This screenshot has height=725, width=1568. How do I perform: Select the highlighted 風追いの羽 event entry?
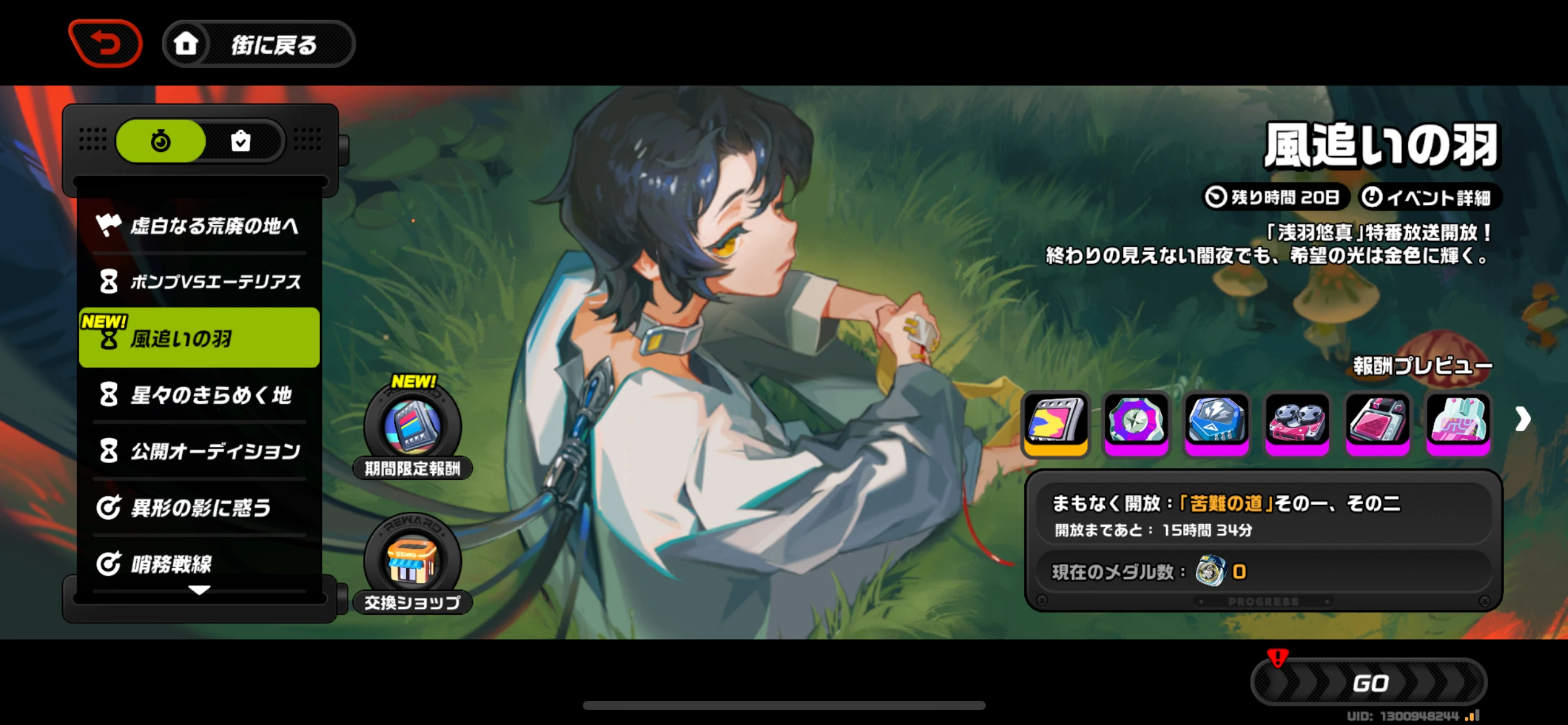coord(199,338)
